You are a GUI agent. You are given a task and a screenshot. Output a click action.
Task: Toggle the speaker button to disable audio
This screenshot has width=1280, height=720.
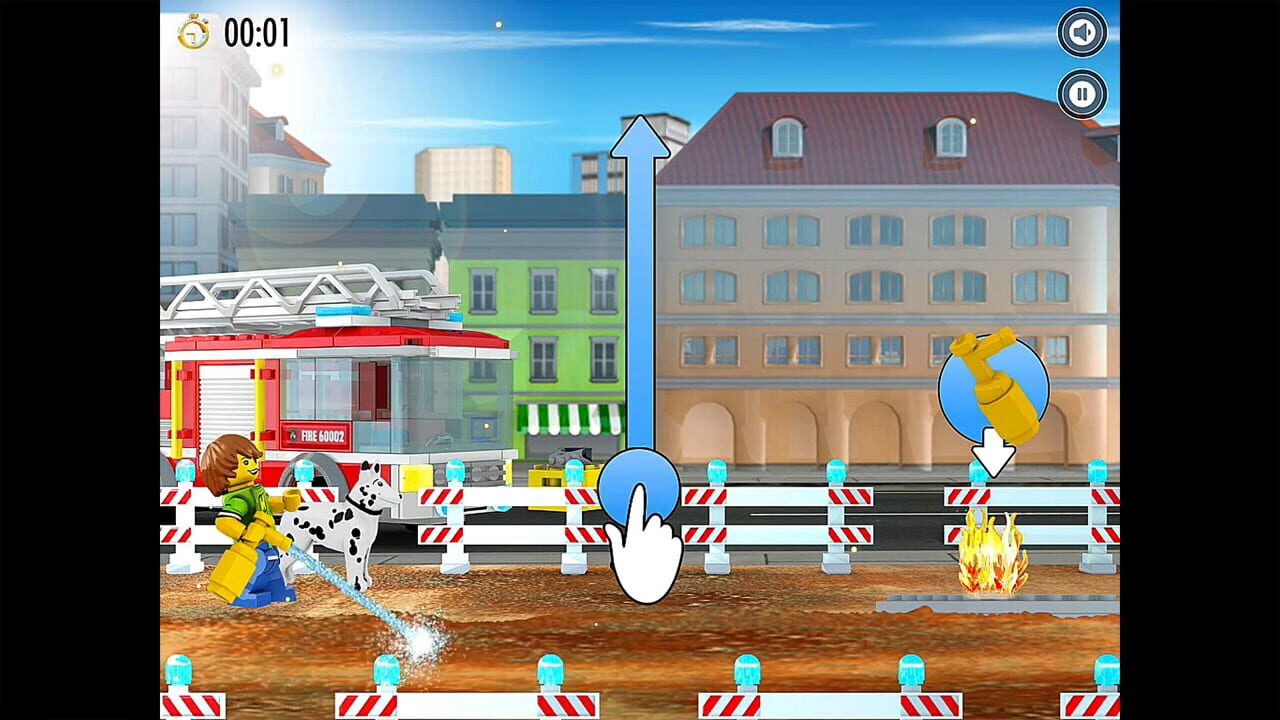pyautogui.click(x=1081, y=32)
